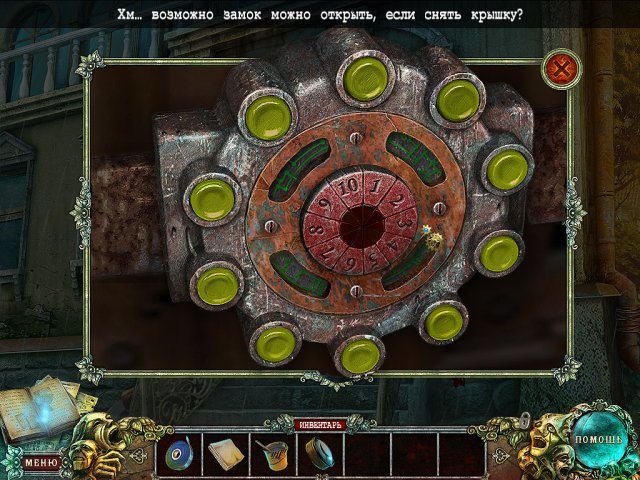Click the ИНВЕНТАРЬ label
640x480 pixels.
[x=318, y=424]
